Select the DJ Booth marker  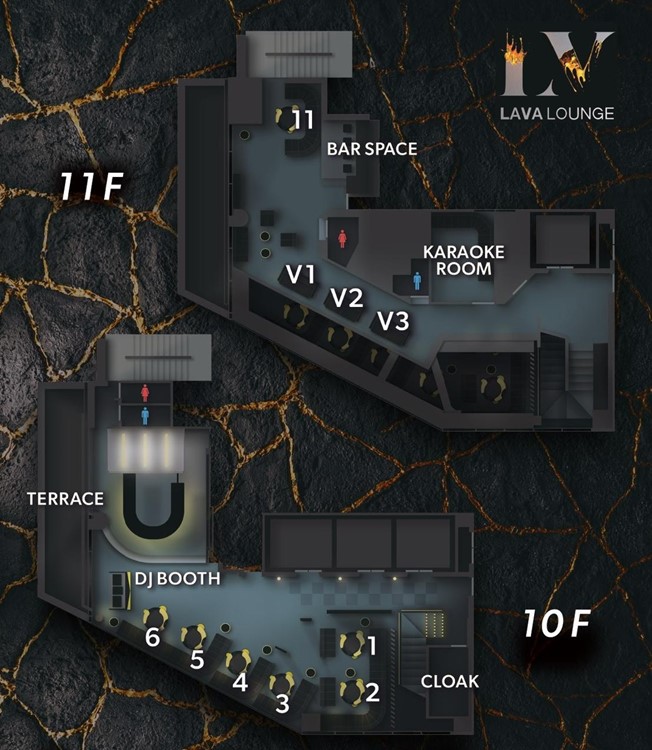pyautogui.click(x=177, y=578)
